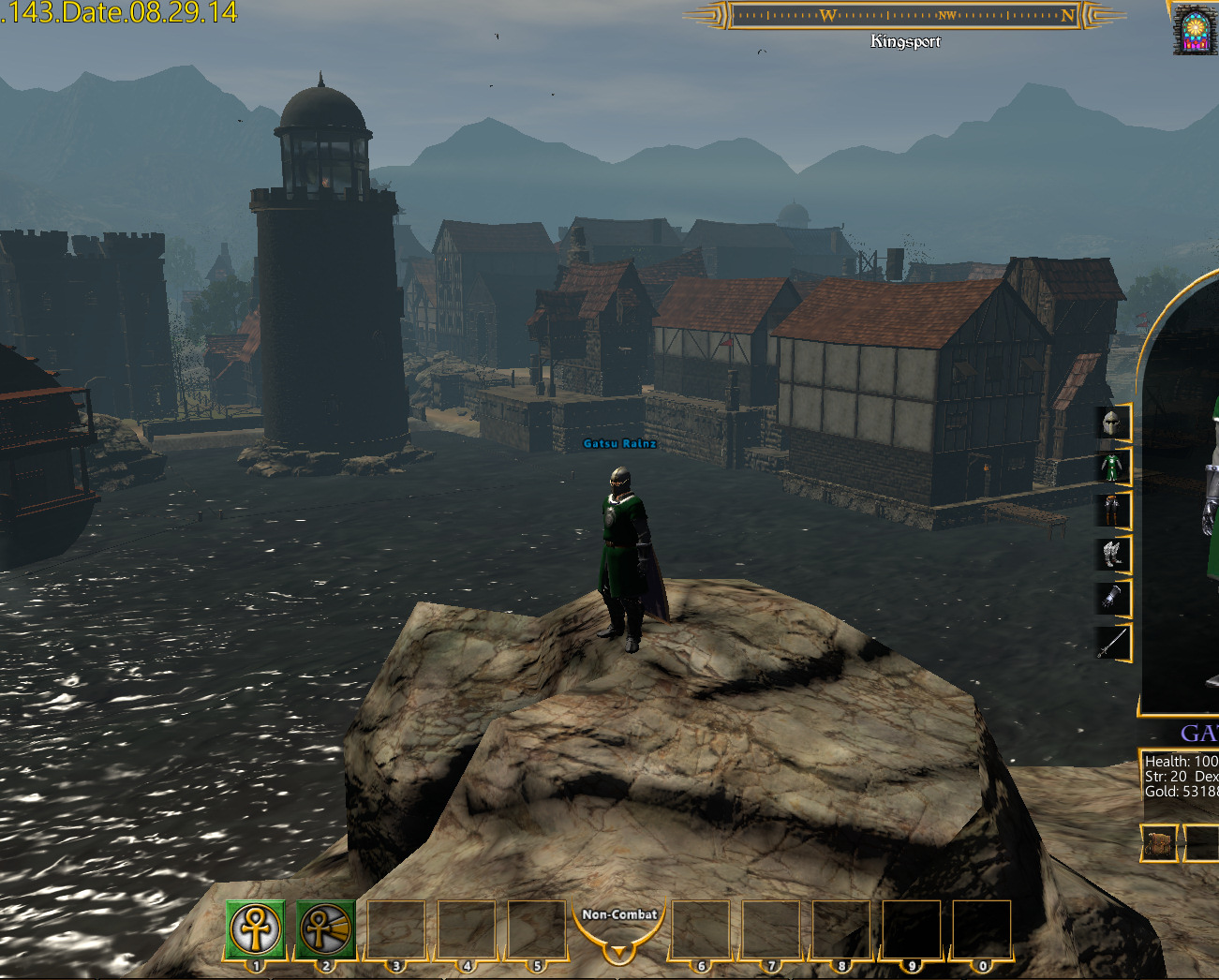The image size is (1219, 980).
Task: Choose the leg armor equipment slot
Action: coord(1112,511)
